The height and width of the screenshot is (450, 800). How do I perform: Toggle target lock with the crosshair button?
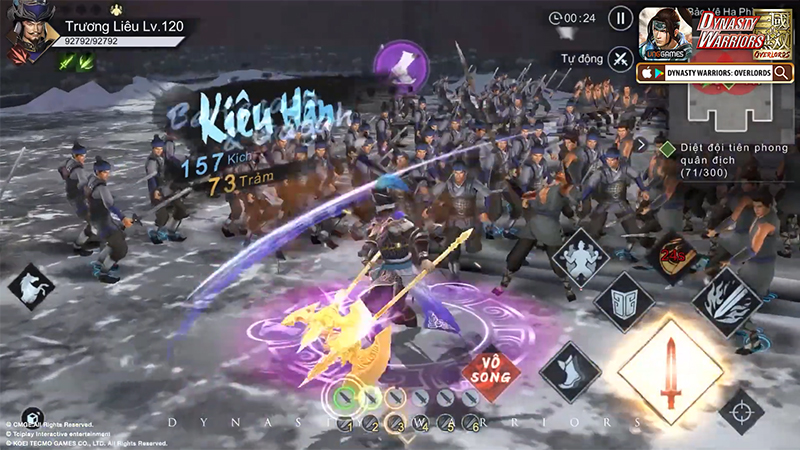point(741,411)
